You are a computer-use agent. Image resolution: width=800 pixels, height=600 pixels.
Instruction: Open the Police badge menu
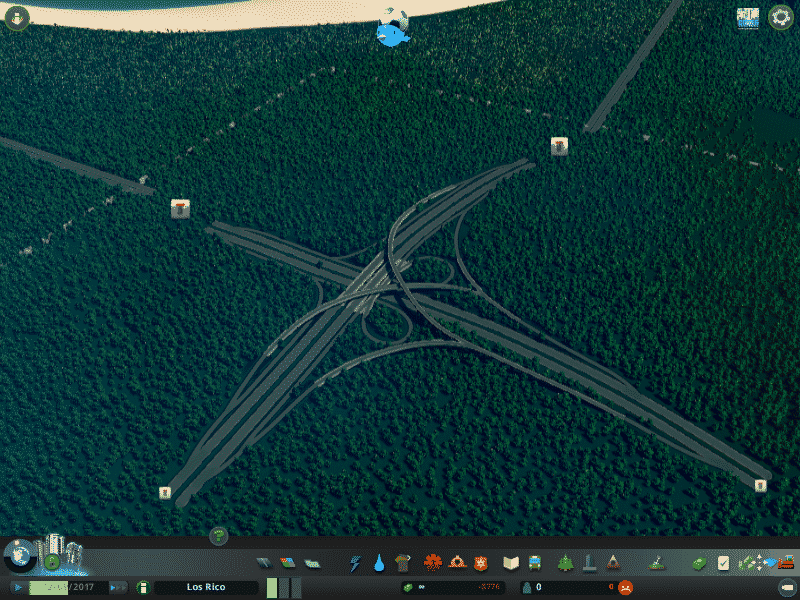click(x=481, y=563)
